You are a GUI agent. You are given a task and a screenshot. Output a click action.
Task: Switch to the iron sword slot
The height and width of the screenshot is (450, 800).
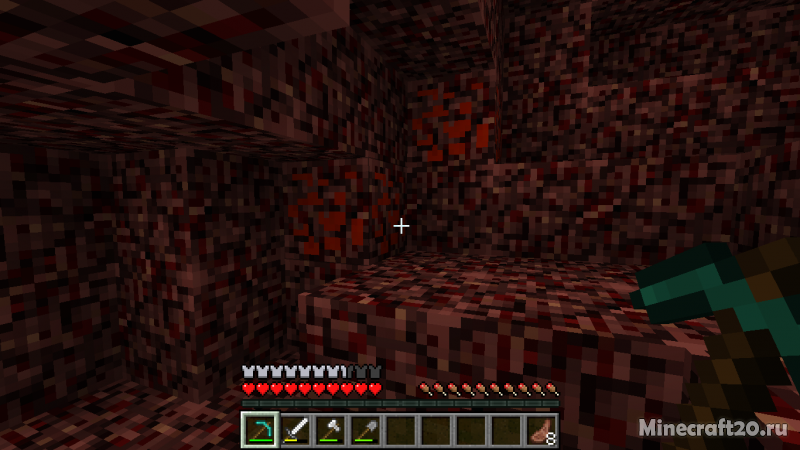pyautogui.click(x=295, y=430)
